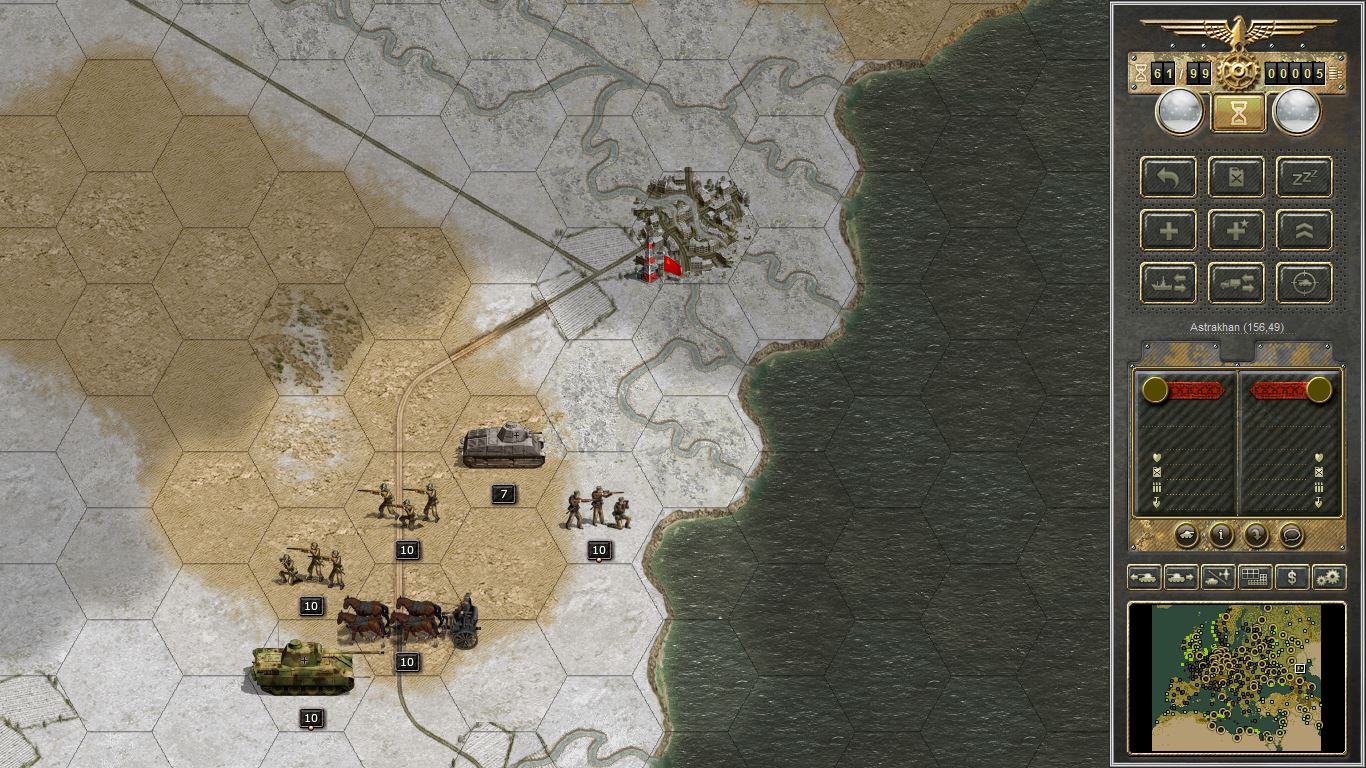Select the next unit tank arrow button
Image resolution: width=1366 pixels, height=768 pixels.
1181,577
